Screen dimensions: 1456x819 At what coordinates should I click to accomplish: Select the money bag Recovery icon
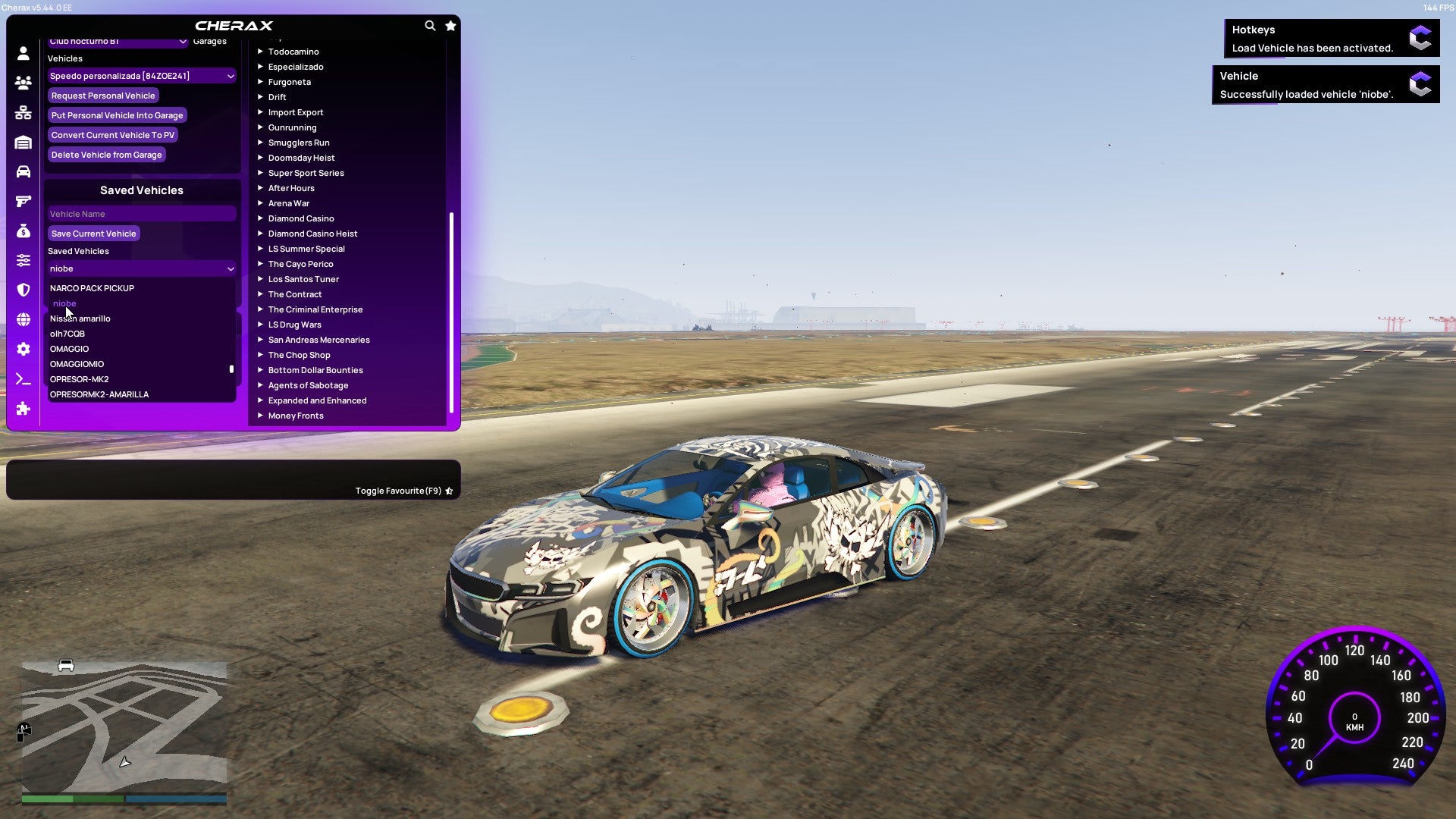23,231
